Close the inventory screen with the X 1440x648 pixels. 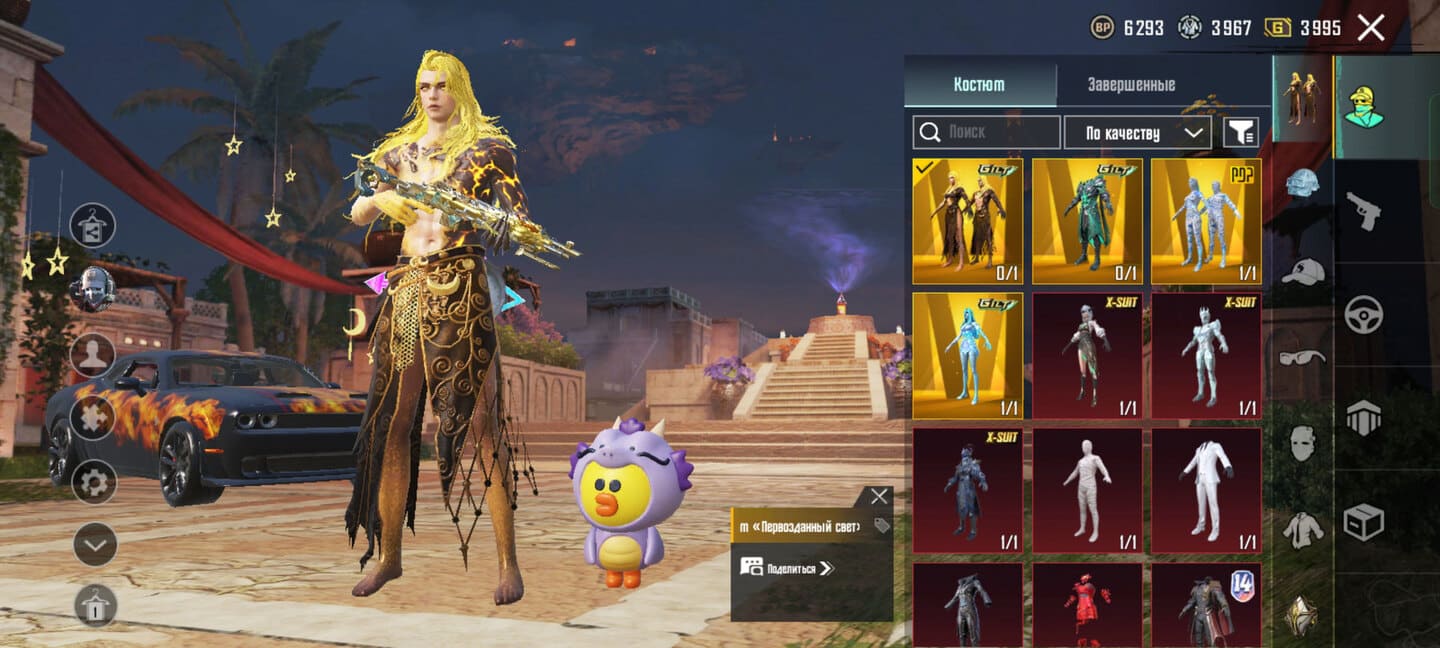click(x=1370, y=28)
